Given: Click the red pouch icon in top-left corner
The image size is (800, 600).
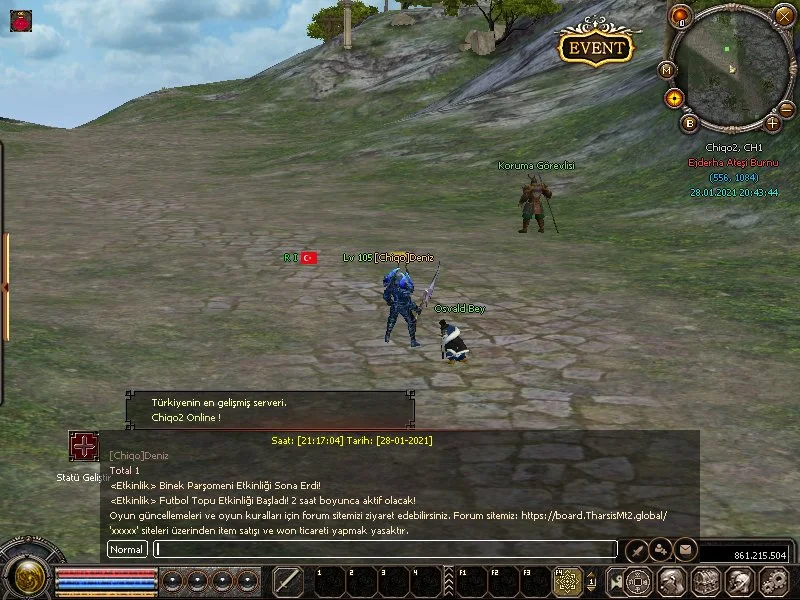Looking at the screenshot, I should [x=20, y=19].
